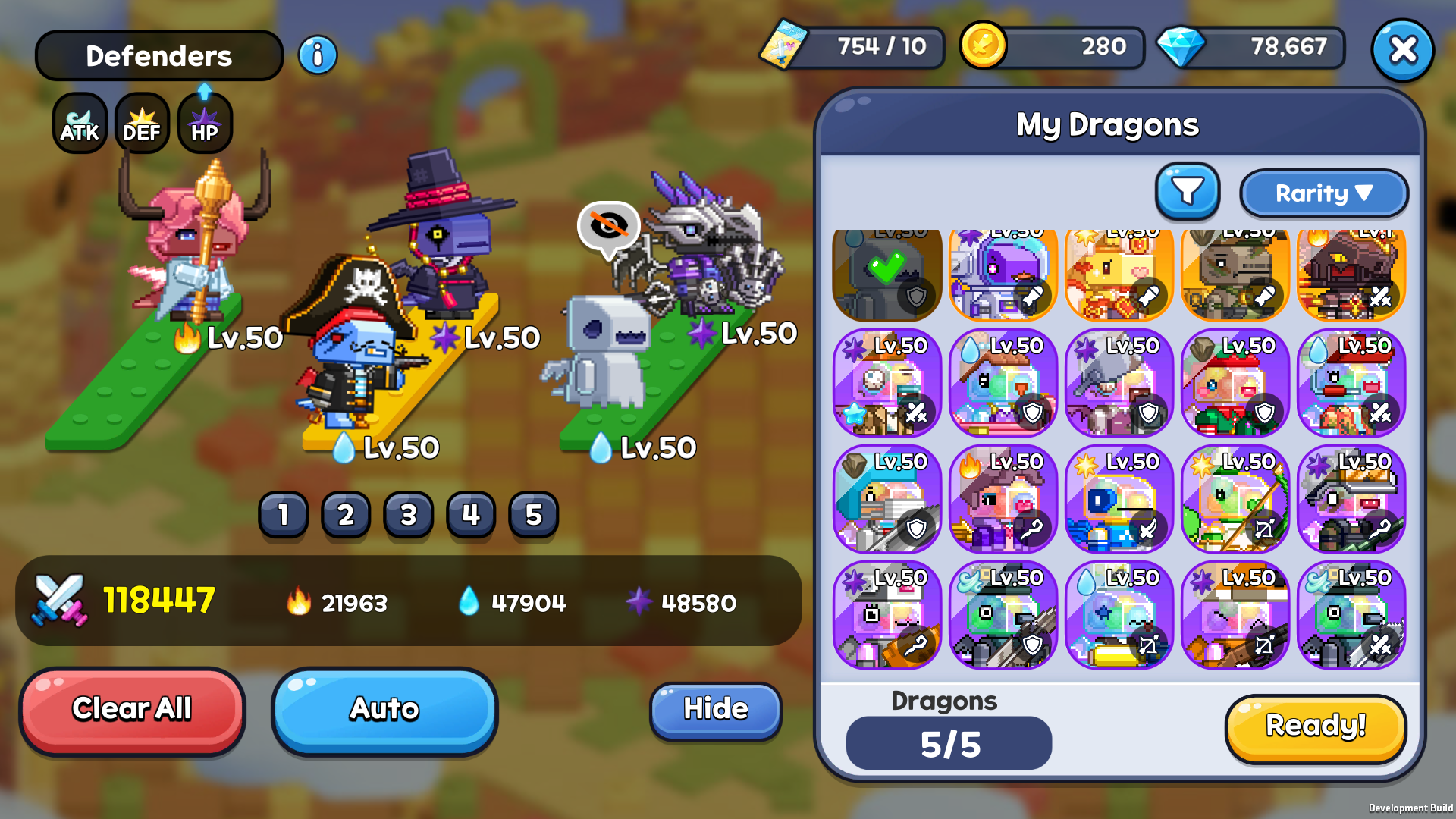This screenshot has height=819, width=1456.
Task: Toggle the crossed-eye visibility bubble
Action: [608, 225]
